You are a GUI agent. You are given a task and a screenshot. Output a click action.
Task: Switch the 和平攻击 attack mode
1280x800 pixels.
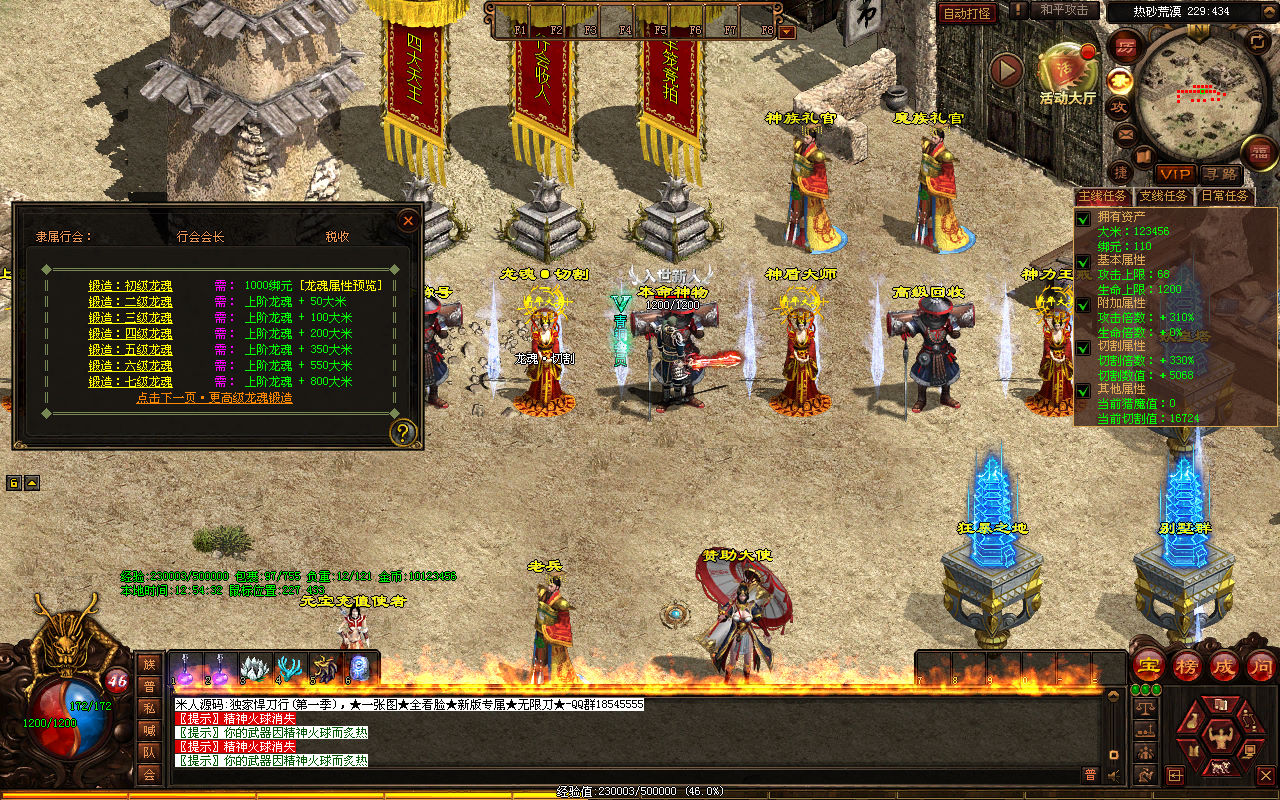(x=1064, y=10)
